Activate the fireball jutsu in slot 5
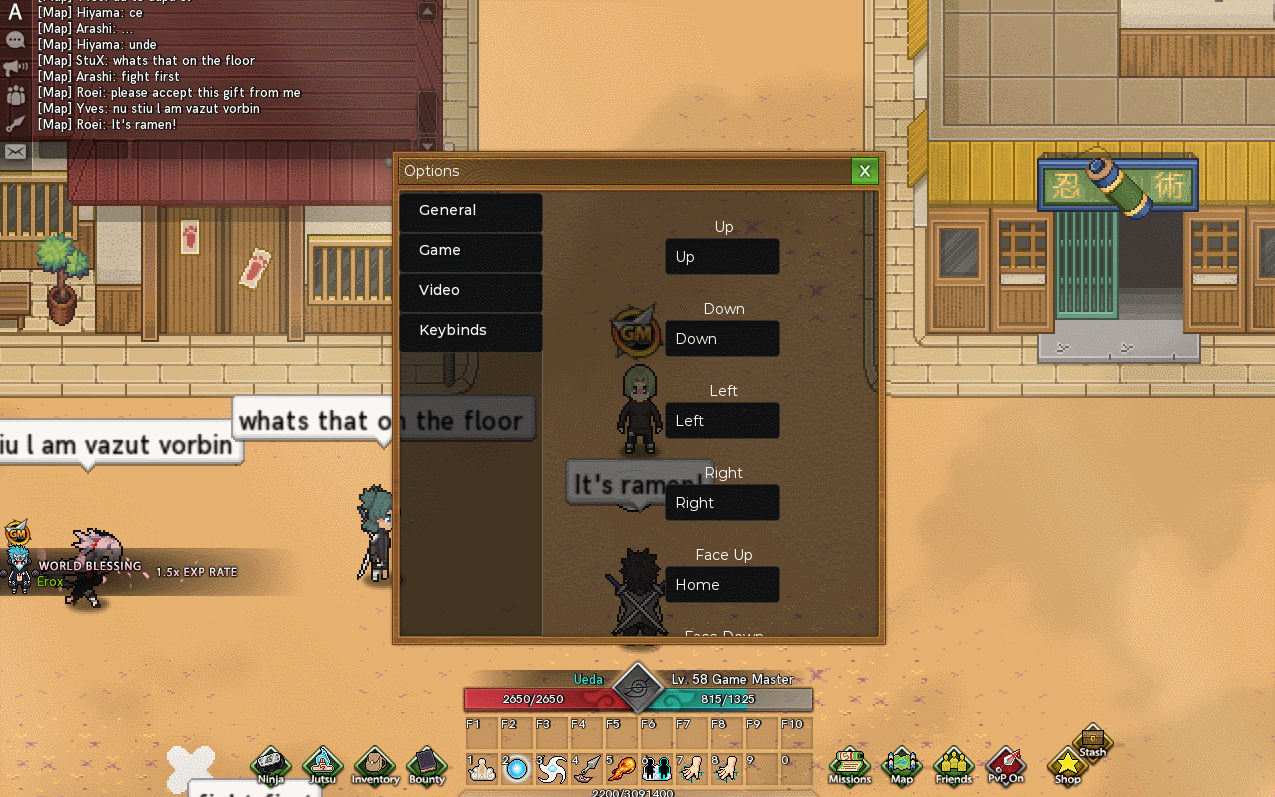This screenshot has height=797, width=1275. pyautogui.click(x=621, y=768)
